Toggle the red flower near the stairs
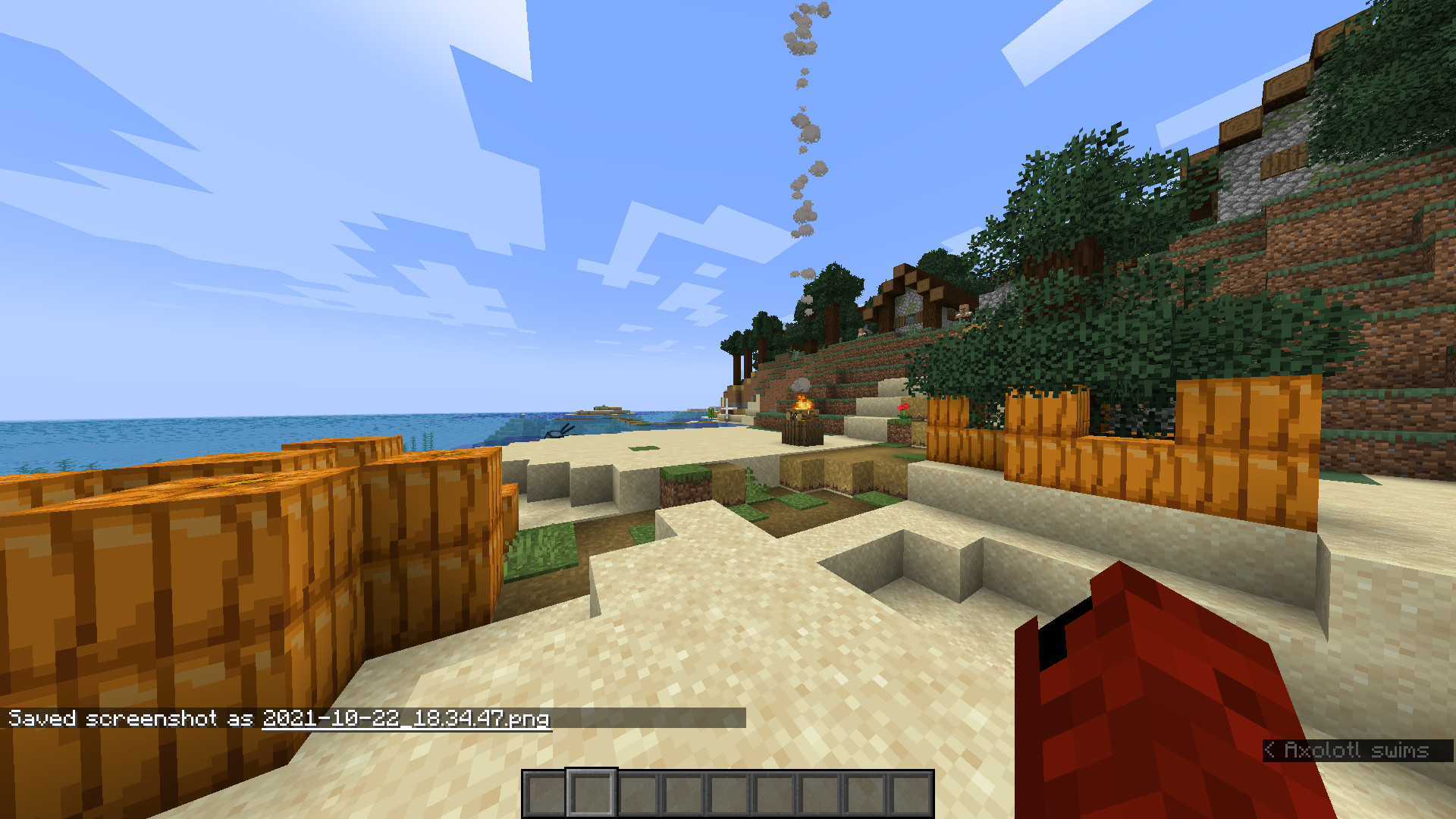This screenshot has height=819, width=1456. pyautogui.click(x=903, y=409)
